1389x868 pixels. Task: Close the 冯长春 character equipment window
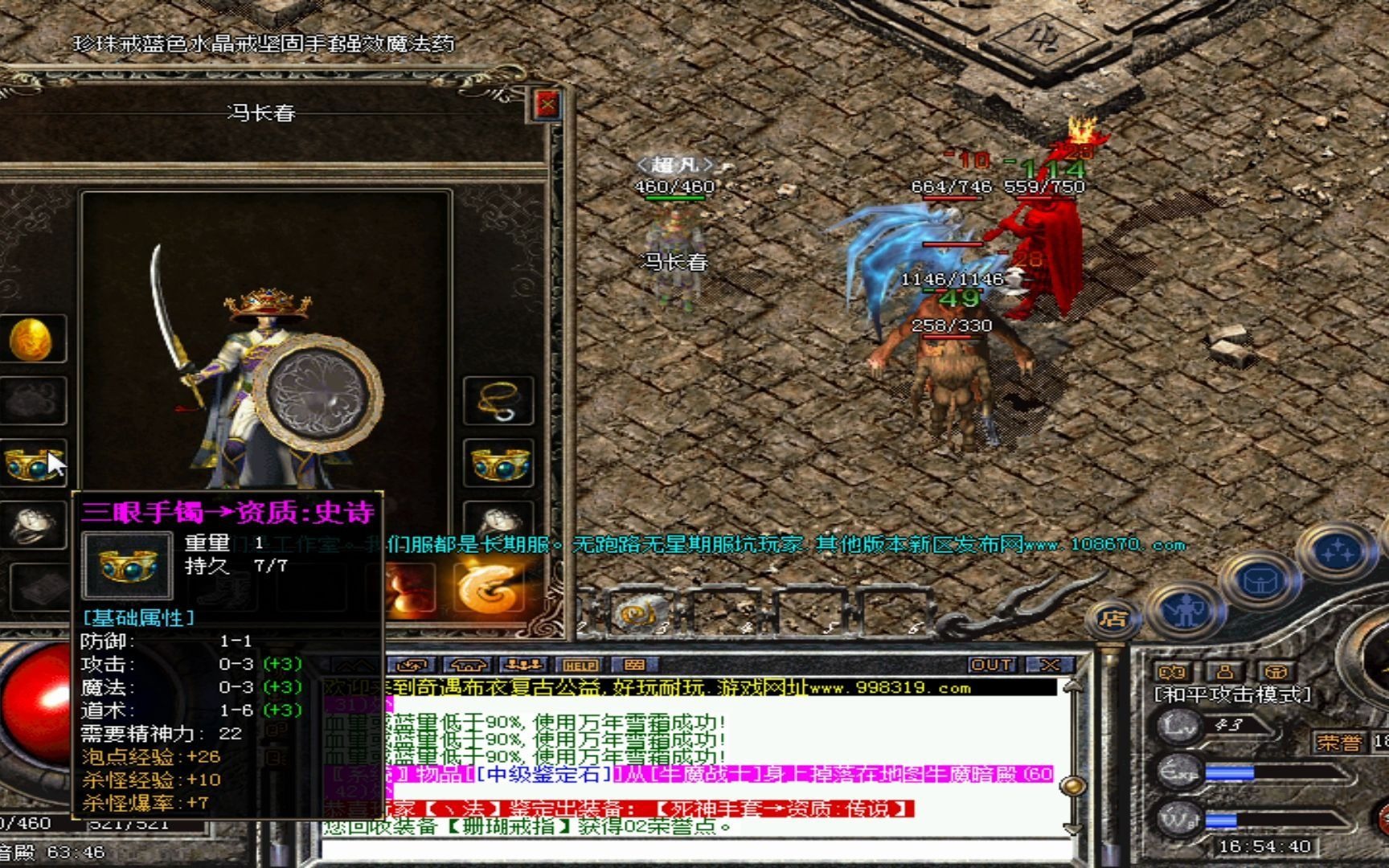tap(547, 104)
